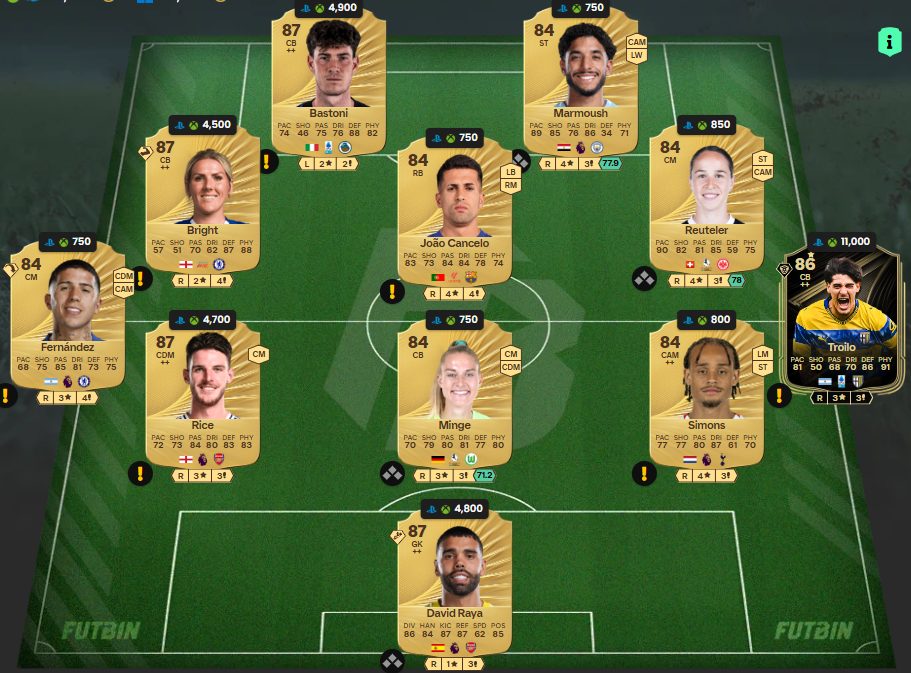Select the Reuteler midfielder card
The height and width of the screenshot is (673, 911).
pos(707,198)
